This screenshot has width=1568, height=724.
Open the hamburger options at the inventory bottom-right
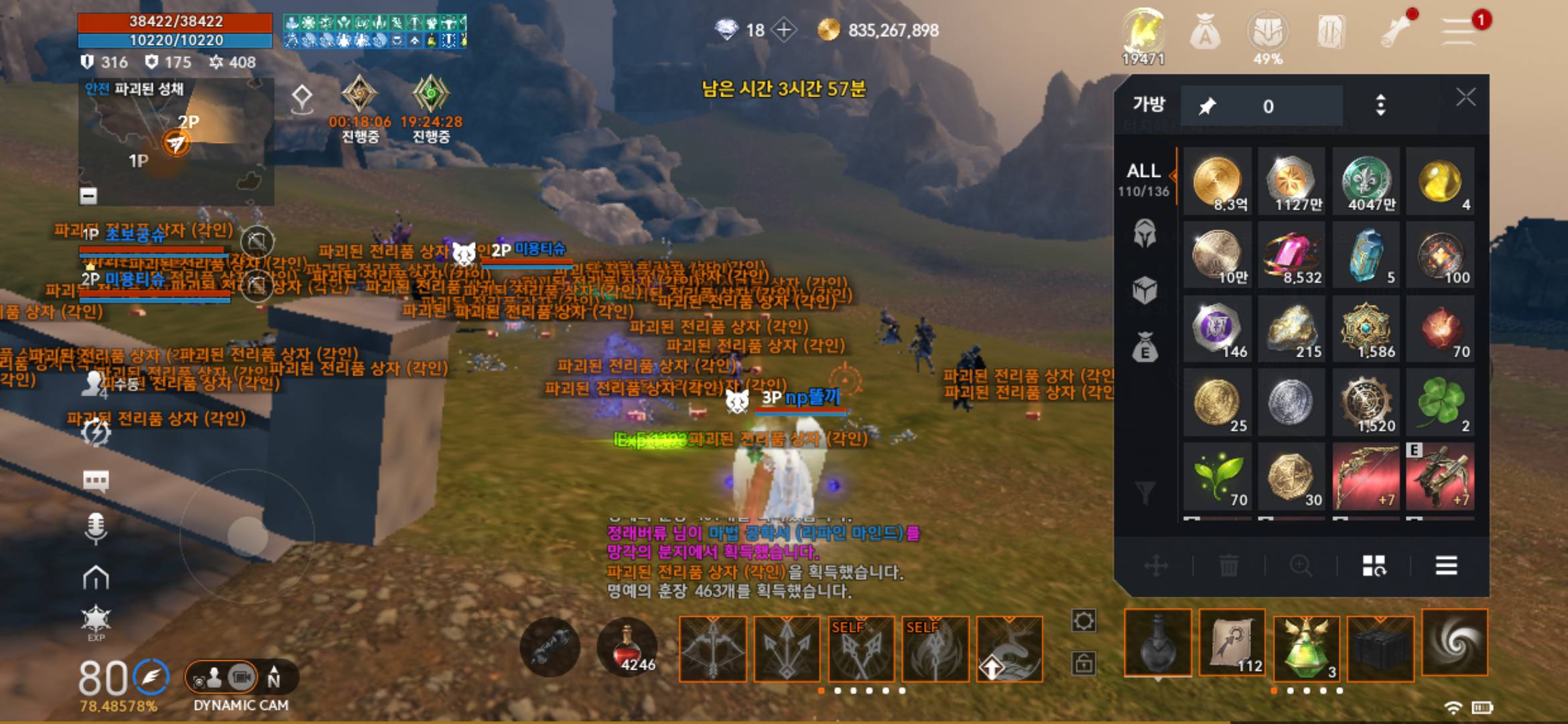coord(1447,566)
